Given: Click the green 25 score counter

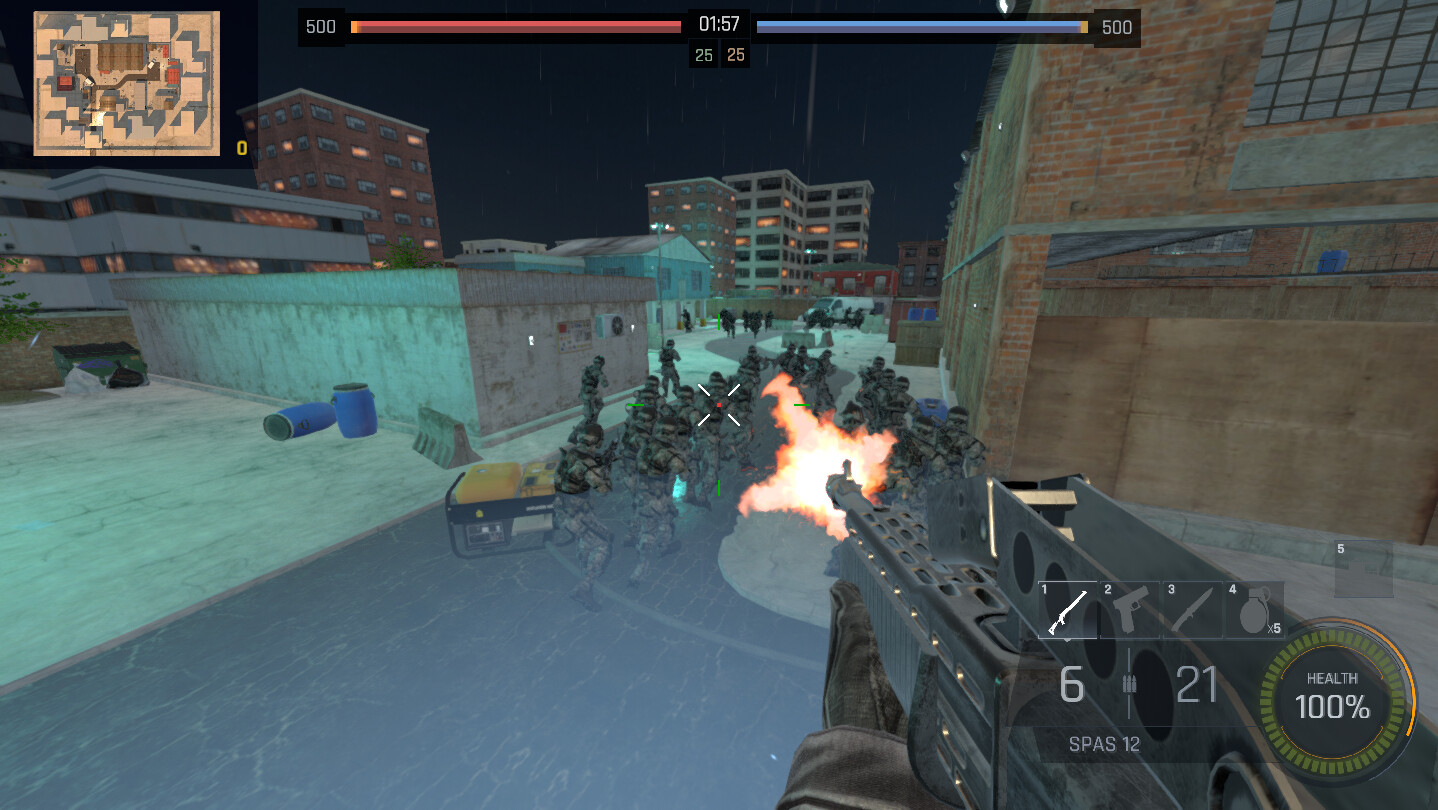Looking at the screenshot, I should 703,54.
